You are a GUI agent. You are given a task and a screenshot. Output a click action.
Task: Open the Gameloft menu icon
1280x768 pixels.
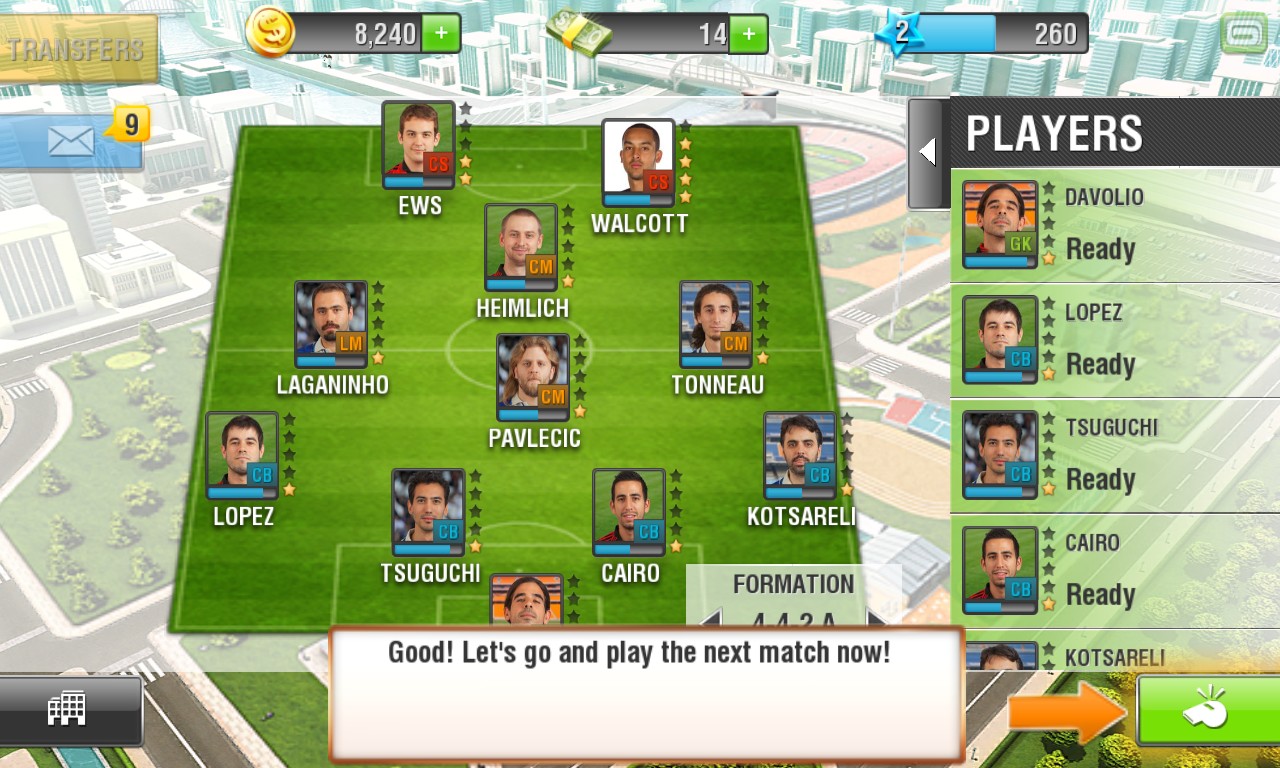[x=1244, y=33]
